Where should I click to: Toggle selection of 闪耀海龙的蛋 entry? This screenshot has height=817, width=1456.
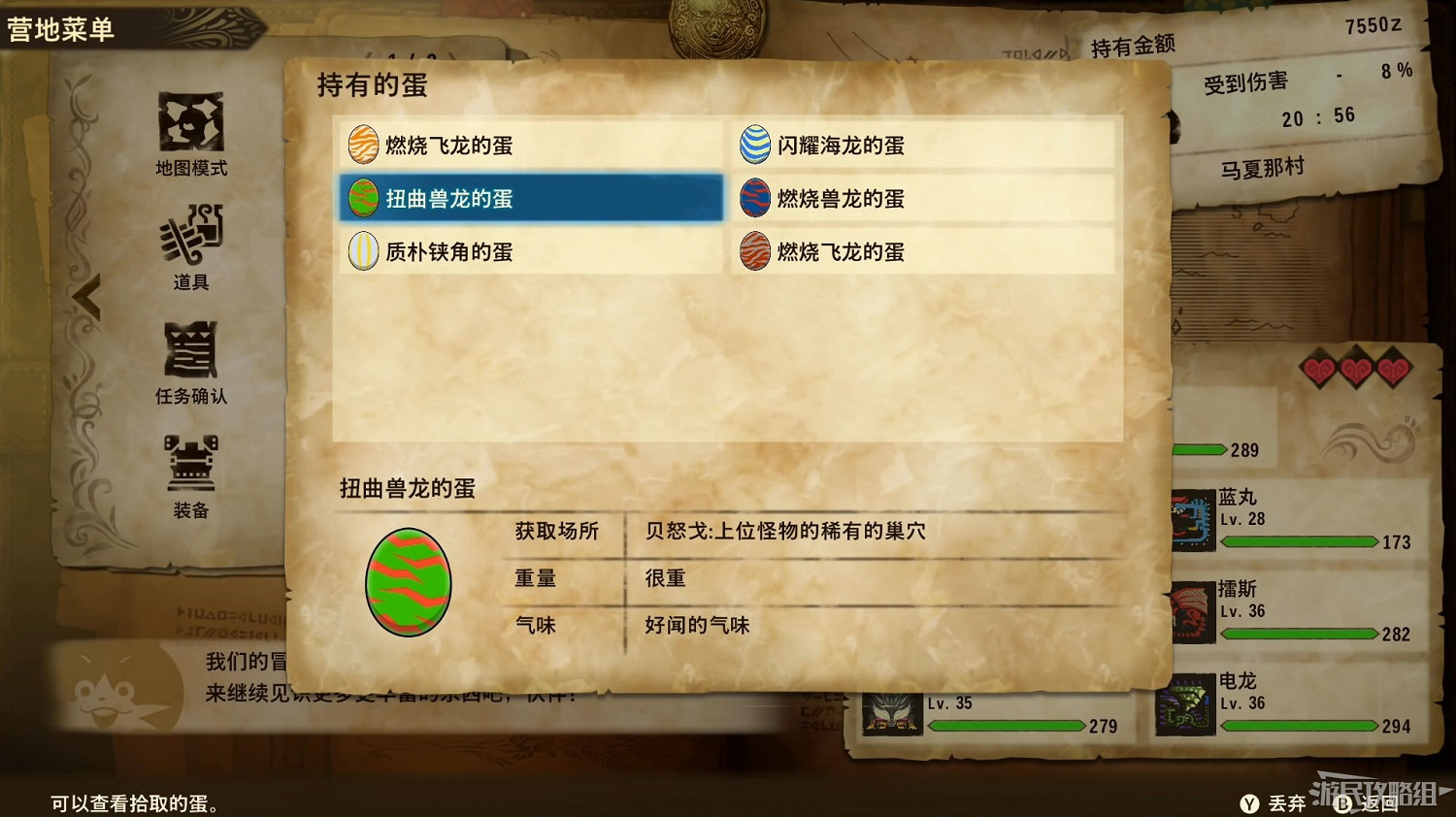tap(922, 146)
